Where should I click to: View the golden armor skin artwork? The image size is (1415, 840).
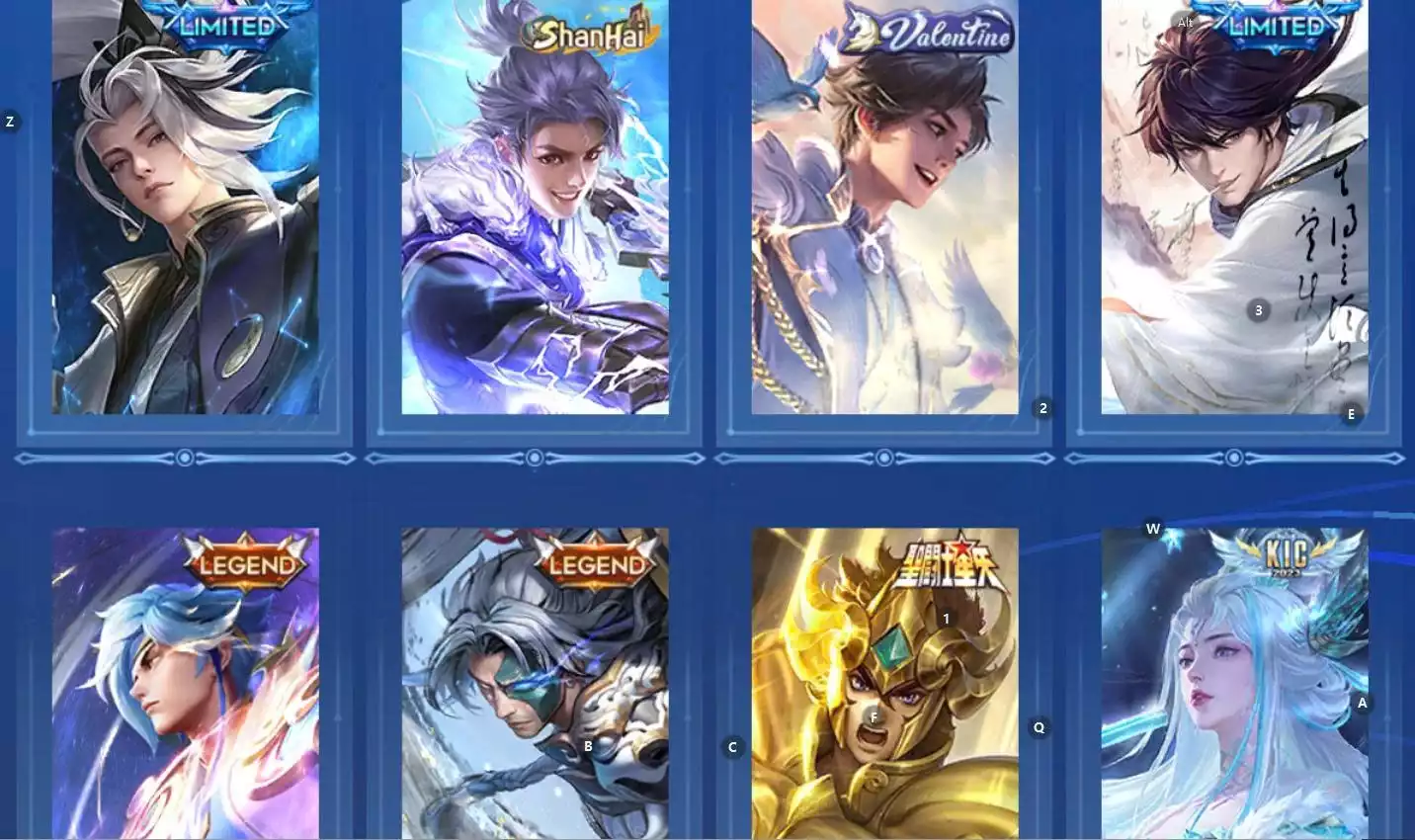pyautogui.click(x=884, y=692)
